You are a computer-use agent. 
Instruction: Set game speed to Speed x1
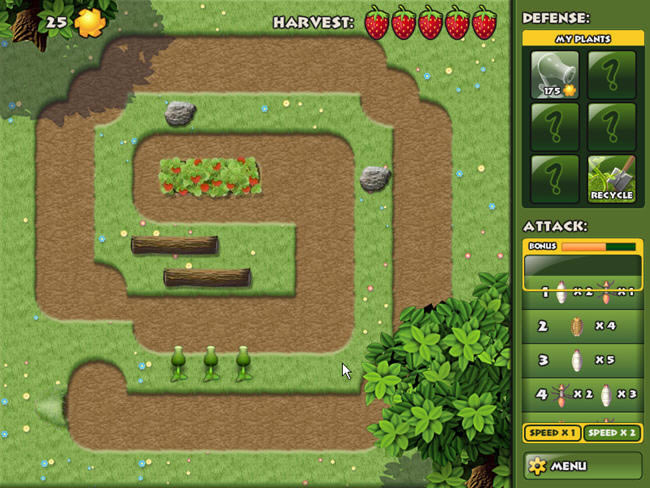coord(551,433)
